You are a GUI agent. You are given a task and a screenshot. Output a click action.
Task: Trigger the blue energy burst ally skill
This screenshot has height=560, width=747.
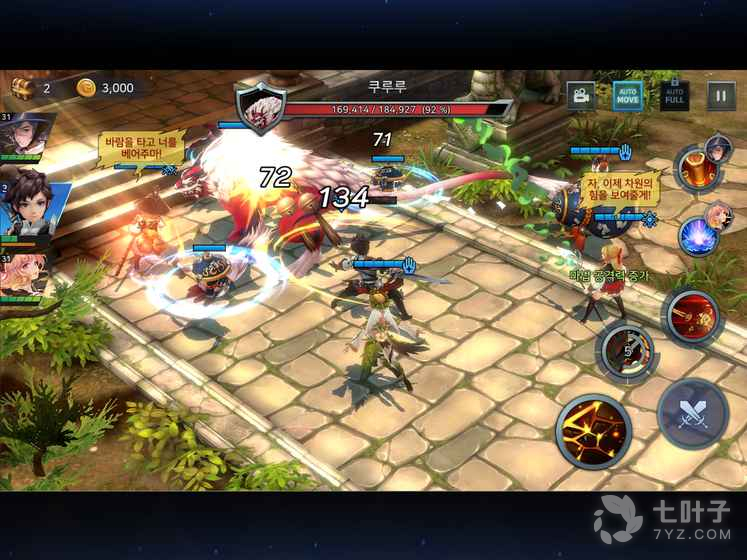coord(697,236)
